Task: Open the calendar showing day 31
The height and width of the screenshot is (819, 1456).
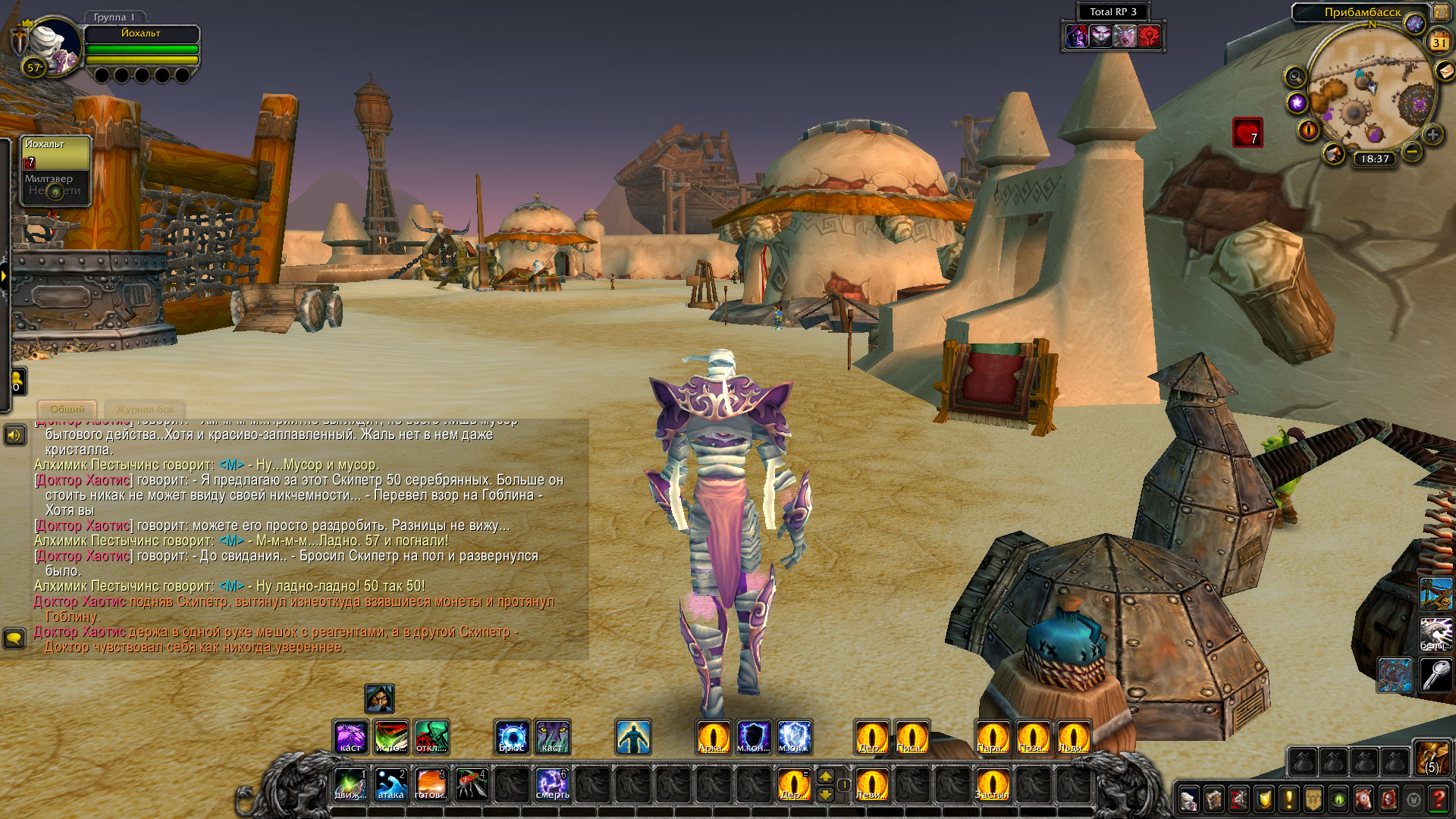Action: click(x=1439, y=42)
